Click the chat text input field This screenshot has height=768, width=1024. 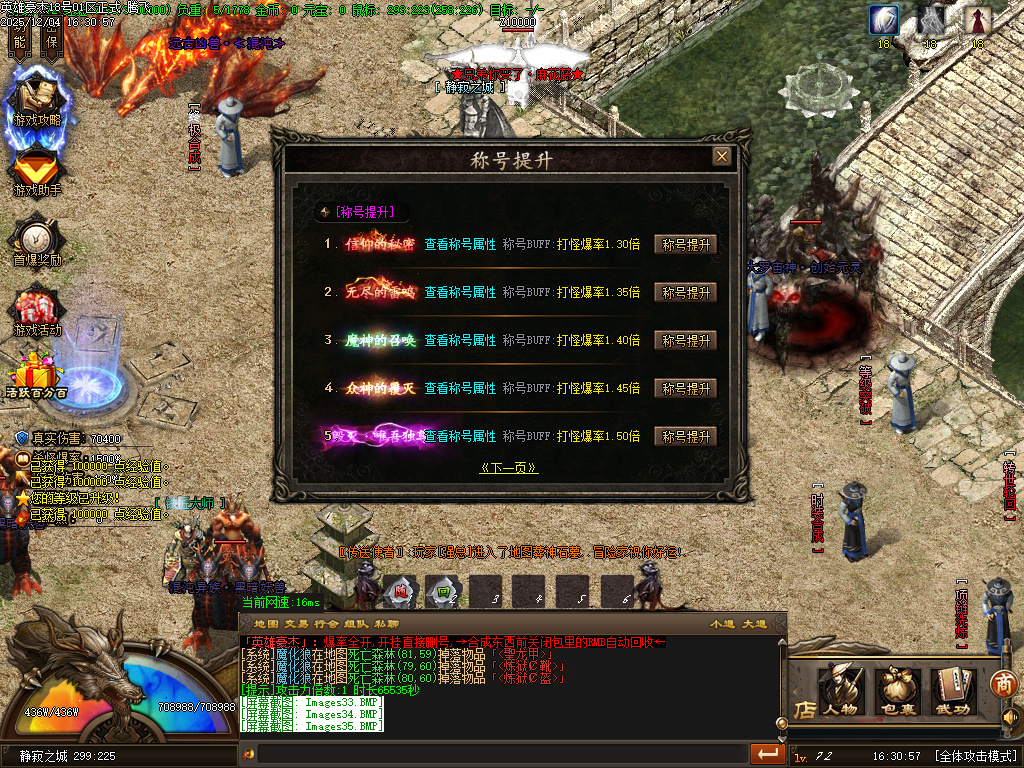[500, 753]
